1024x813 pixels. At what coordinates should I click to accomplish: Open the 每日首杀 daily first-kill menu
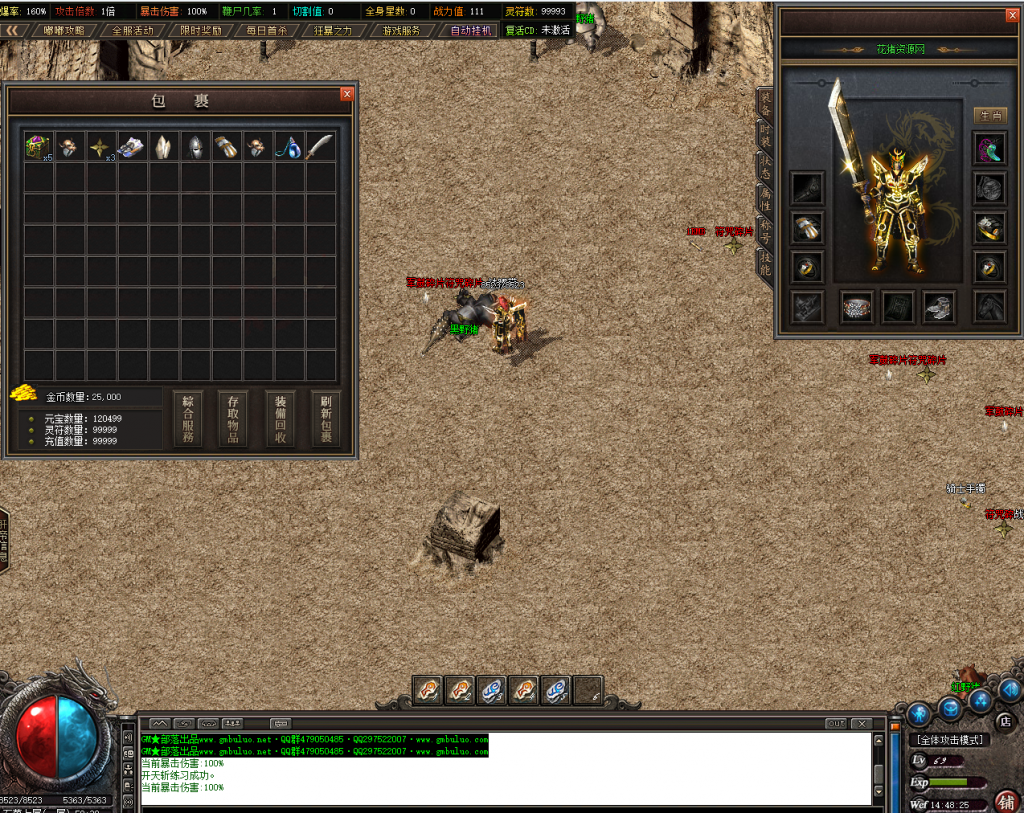tap(266, 30)
